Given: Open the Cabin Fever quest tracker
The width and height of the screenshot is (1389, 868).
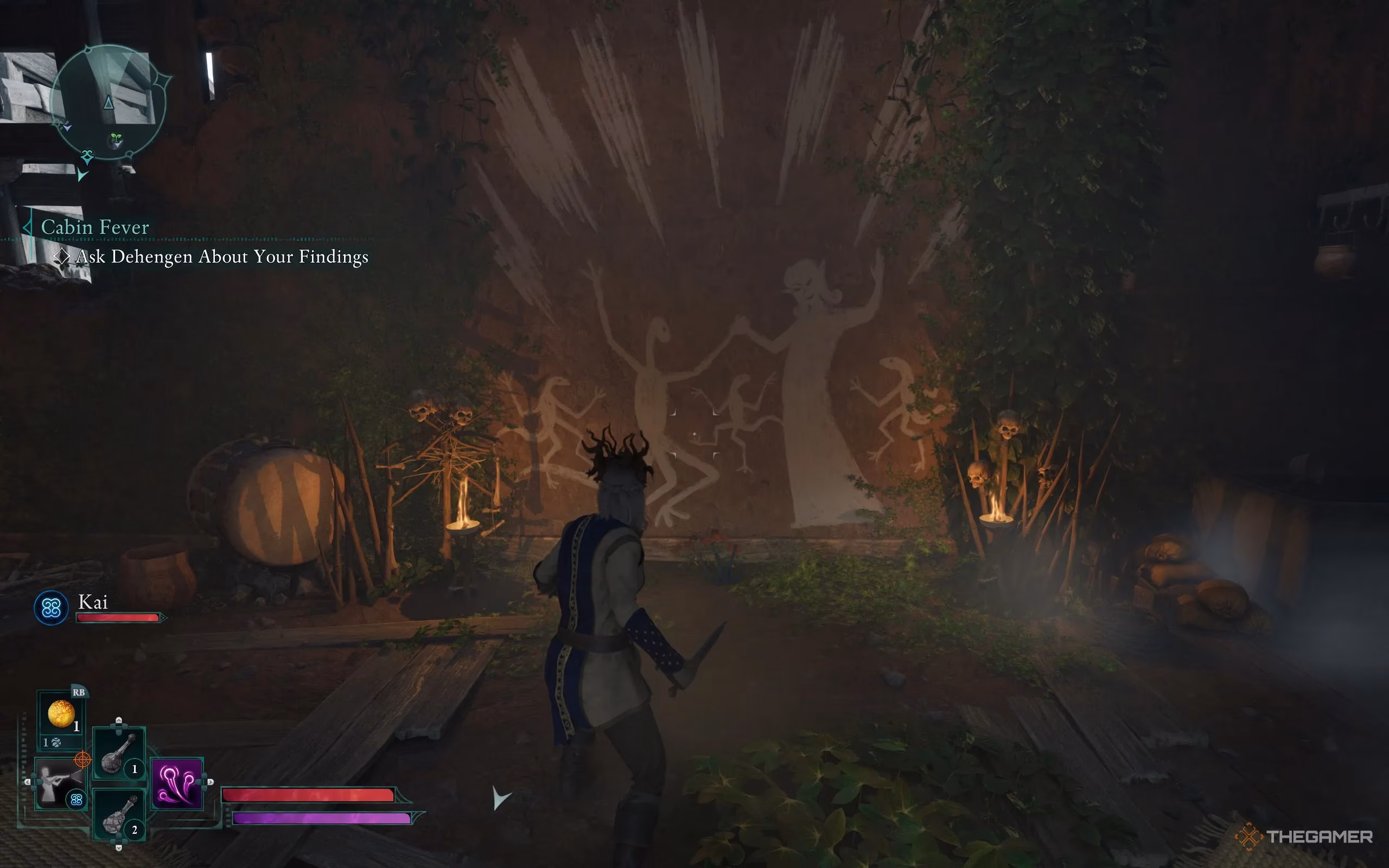Looking at the screenshot, I should (95, 227).
